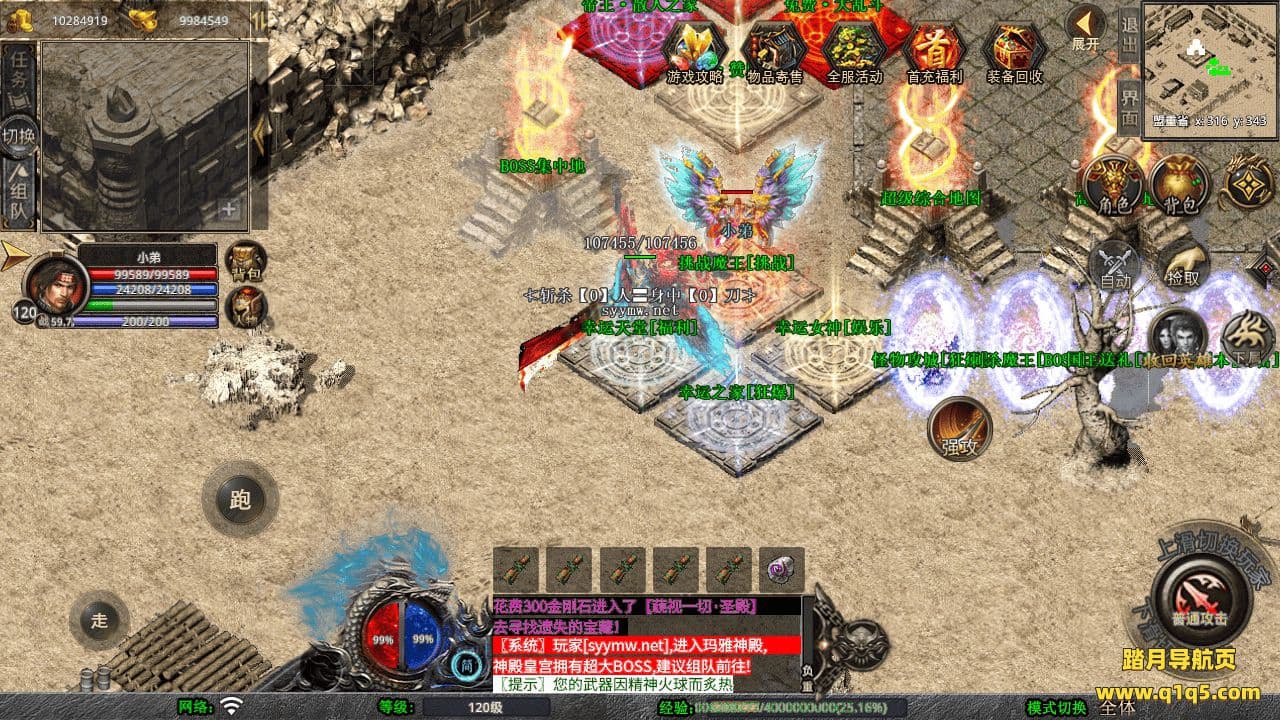The width and height of the screenshot is (1280, 720).
Task: Tap the 跑 run button
Action: (240, 499)
